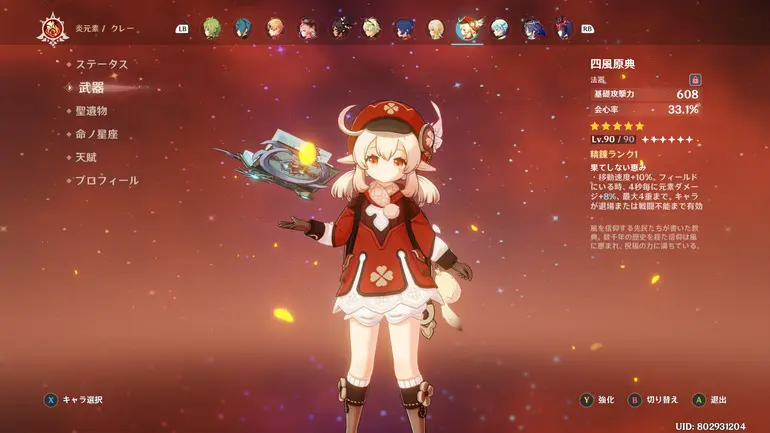Select the green-haired character portrait
This screenshot has width=770, height=433.
coord(211,28)
